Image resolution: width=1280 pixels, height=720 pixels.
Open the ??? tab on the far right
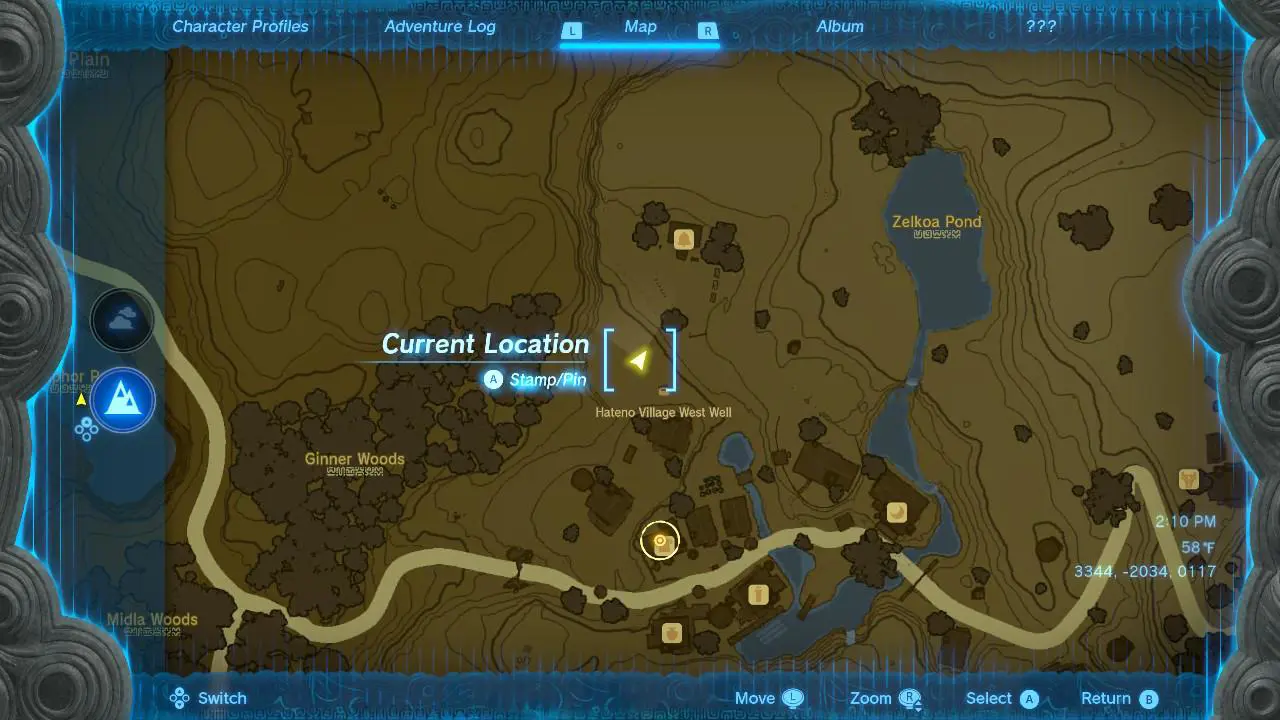click(1041, 26)
